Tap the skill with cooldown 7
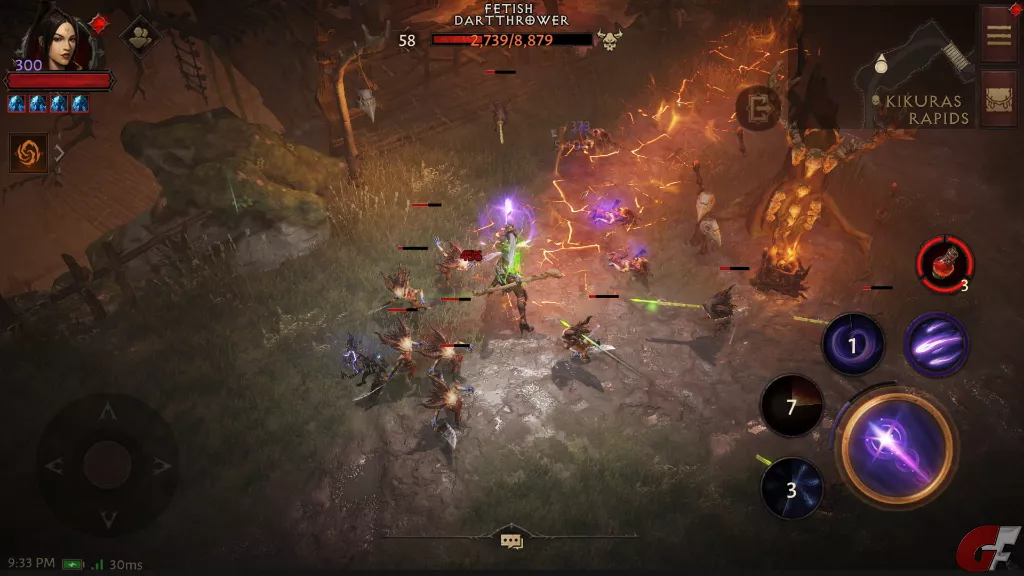The width and height of the screenshot is (1024, 576). (792, 407)
